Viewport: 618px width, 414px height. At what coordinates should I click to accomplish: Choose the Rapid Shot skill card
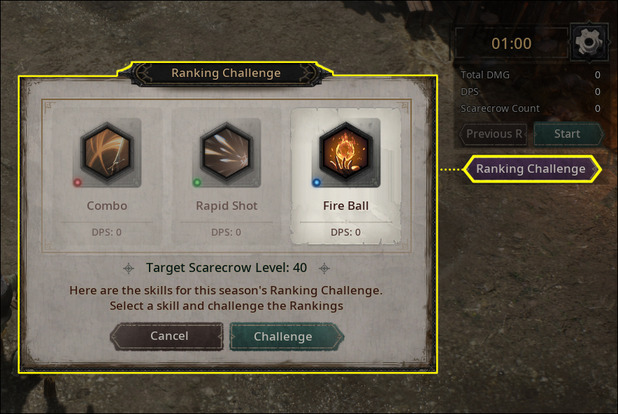(227, 175)
